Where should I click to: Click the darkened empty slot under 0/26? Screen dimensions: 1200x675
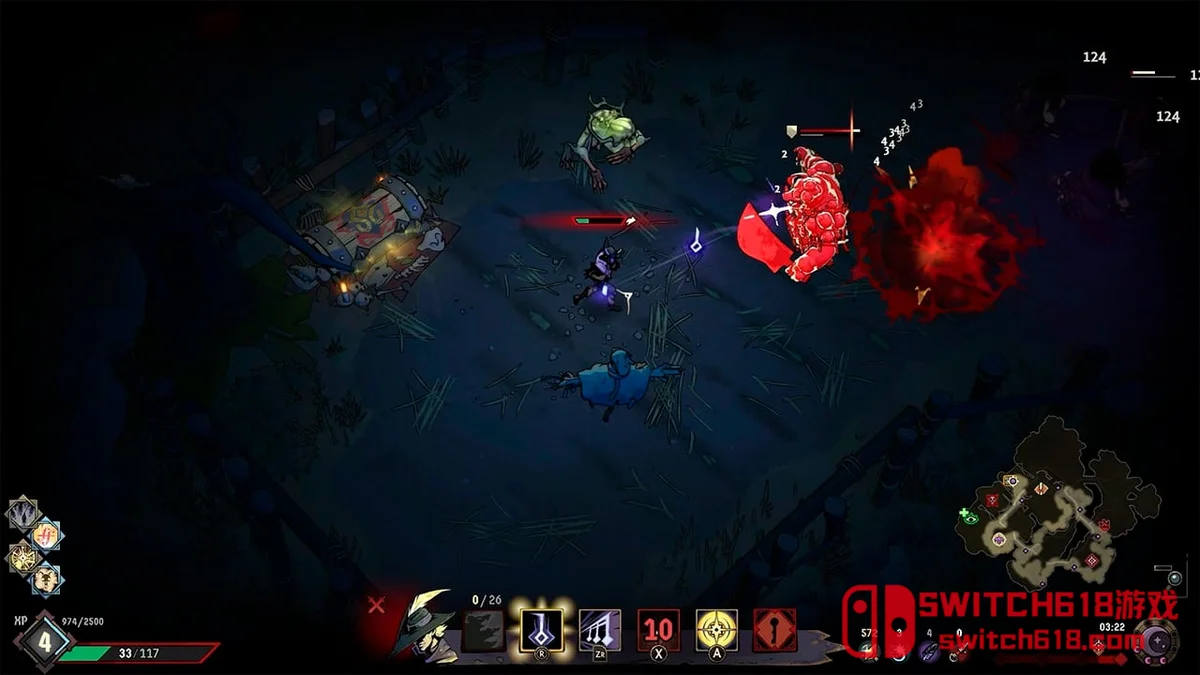(x=483, y=631)
